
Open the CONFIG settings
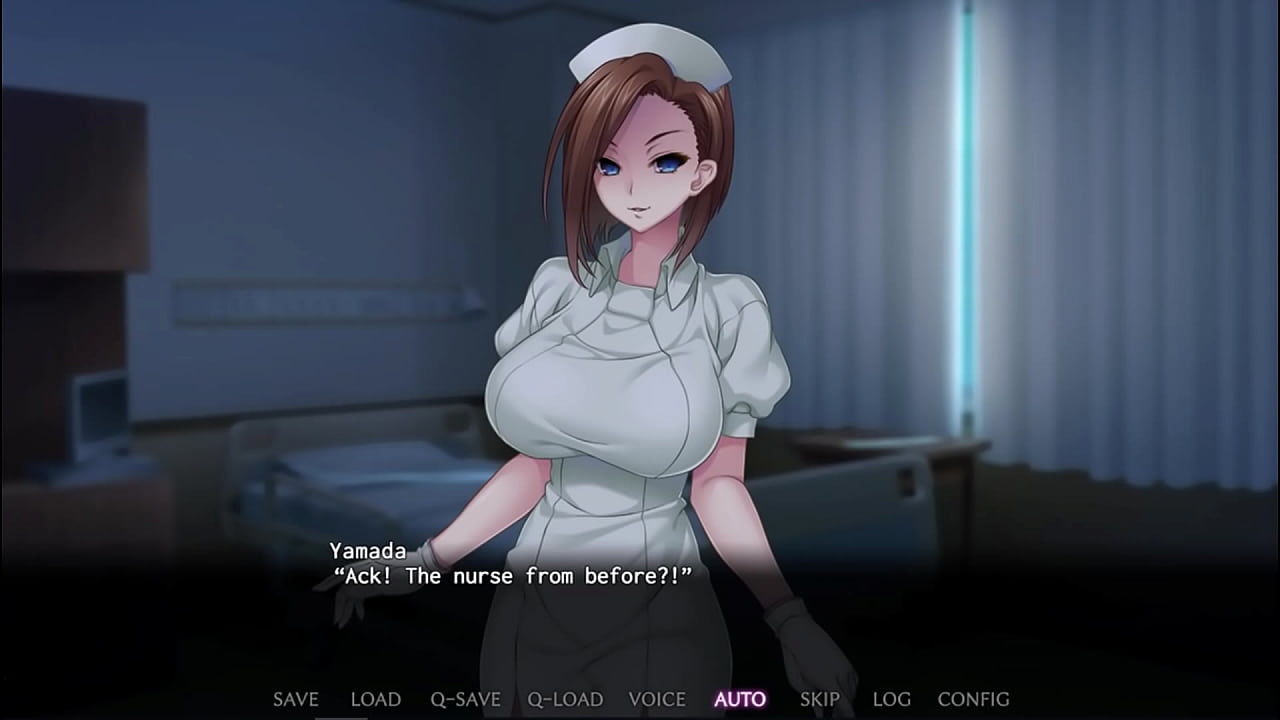click(x=973, y=699)
